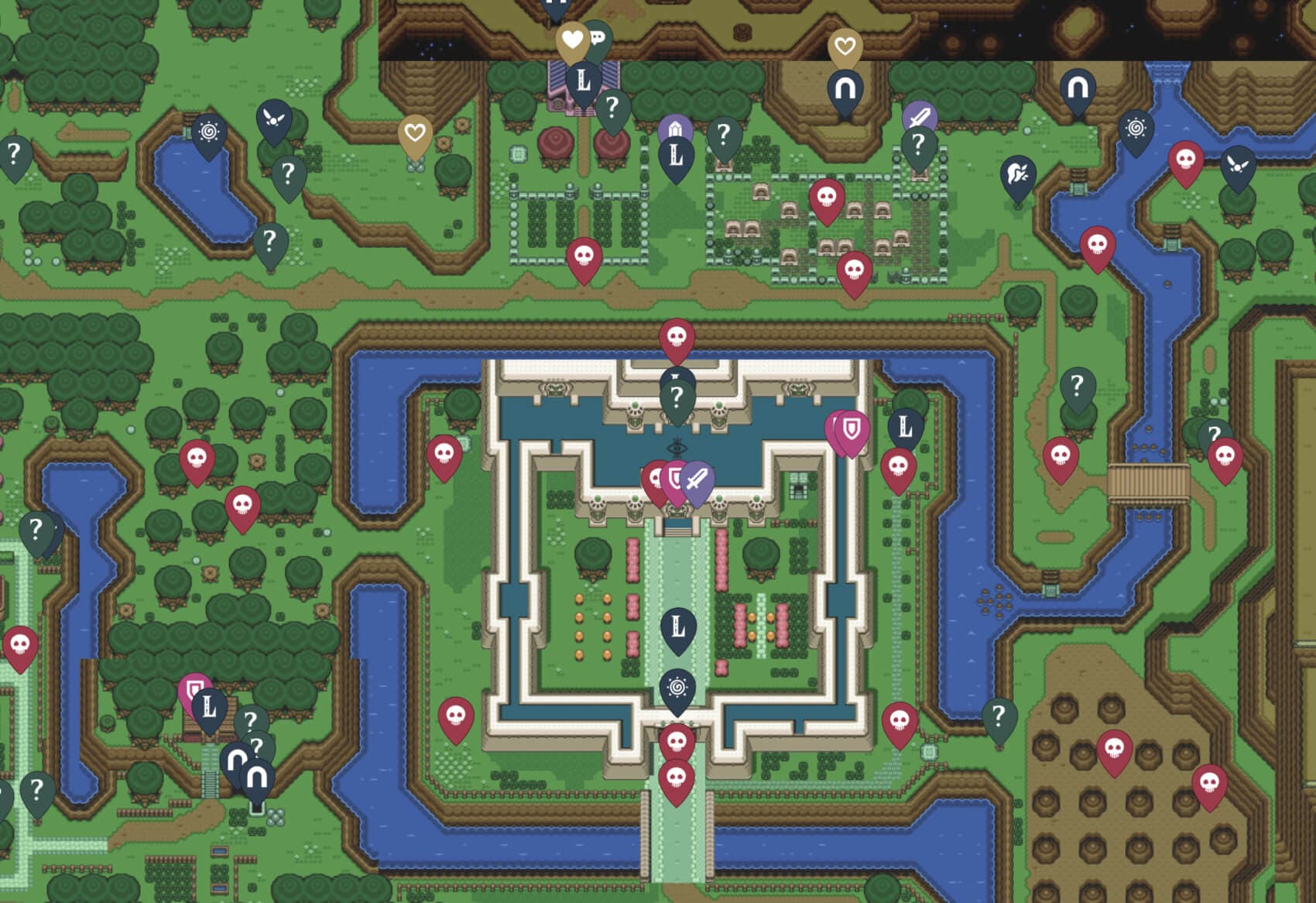Click the L pin on the southwest woodcutter house
Image resolution: width=1316 pixels, height=903 pixels.
coord(207,706)
